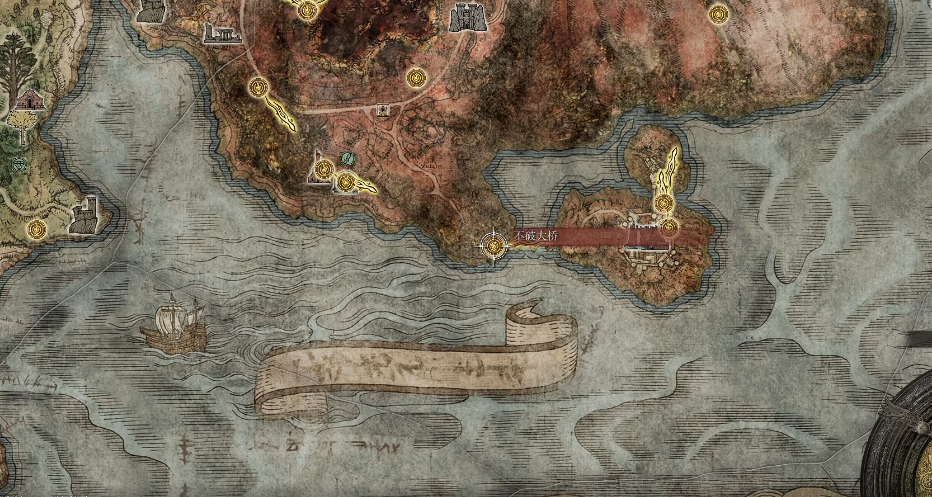Image resolution: width=932 pixels, height=497 pixels.
Task: Pick the lone grace marker inside the circular road
Action: point(417,77)
